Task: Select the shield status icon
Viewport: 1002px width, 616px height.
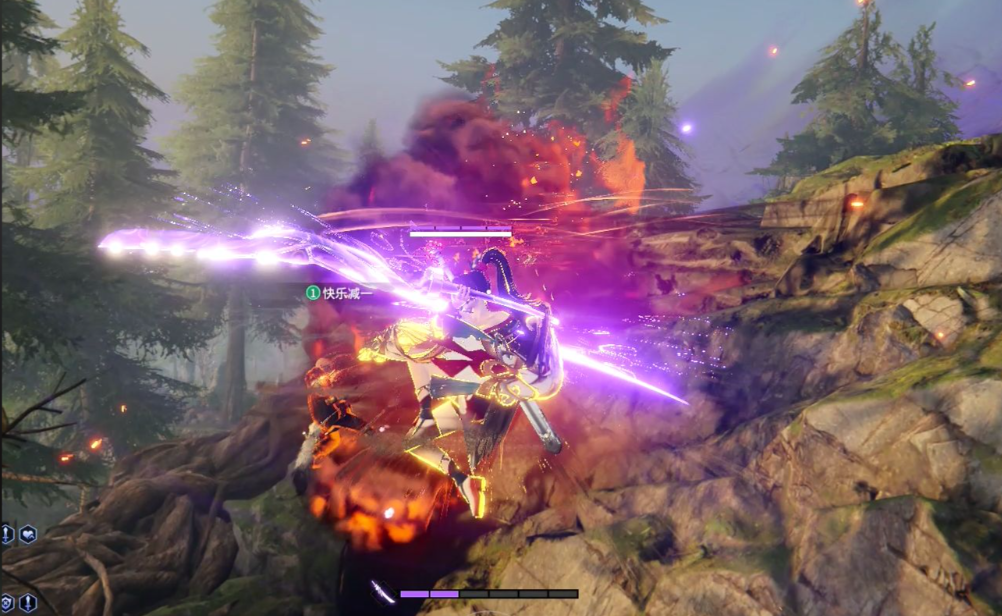Action: (x=7, y=602)
